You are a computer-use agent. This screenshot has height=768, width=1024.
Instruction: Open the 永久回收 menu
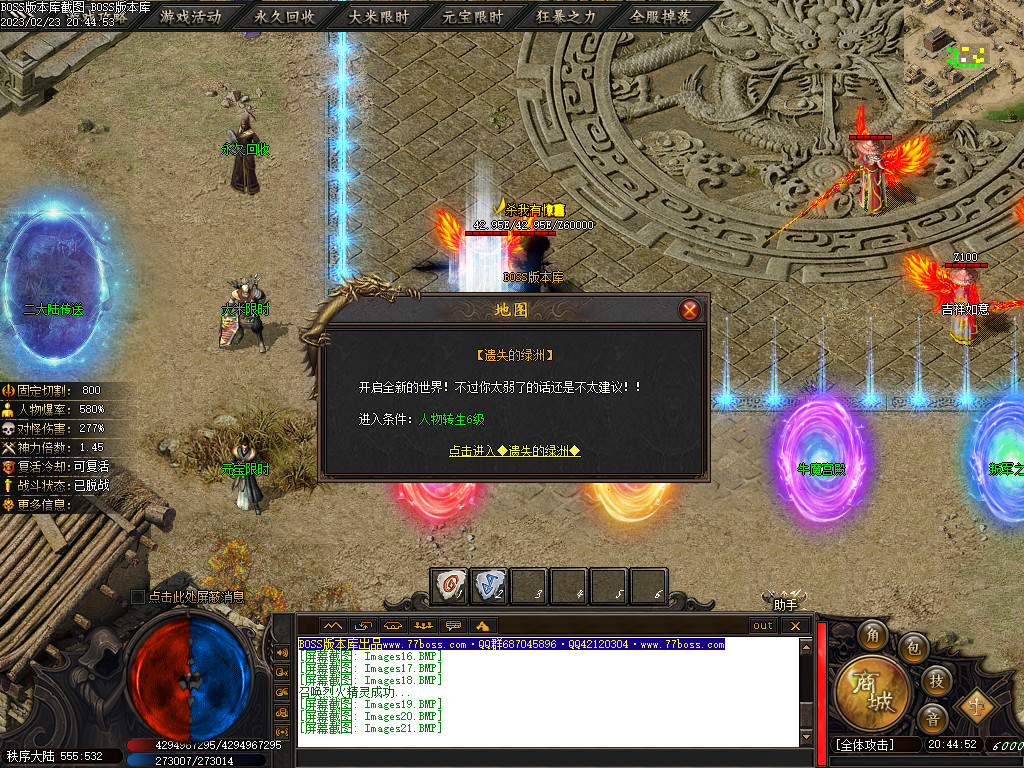[285, 17]
